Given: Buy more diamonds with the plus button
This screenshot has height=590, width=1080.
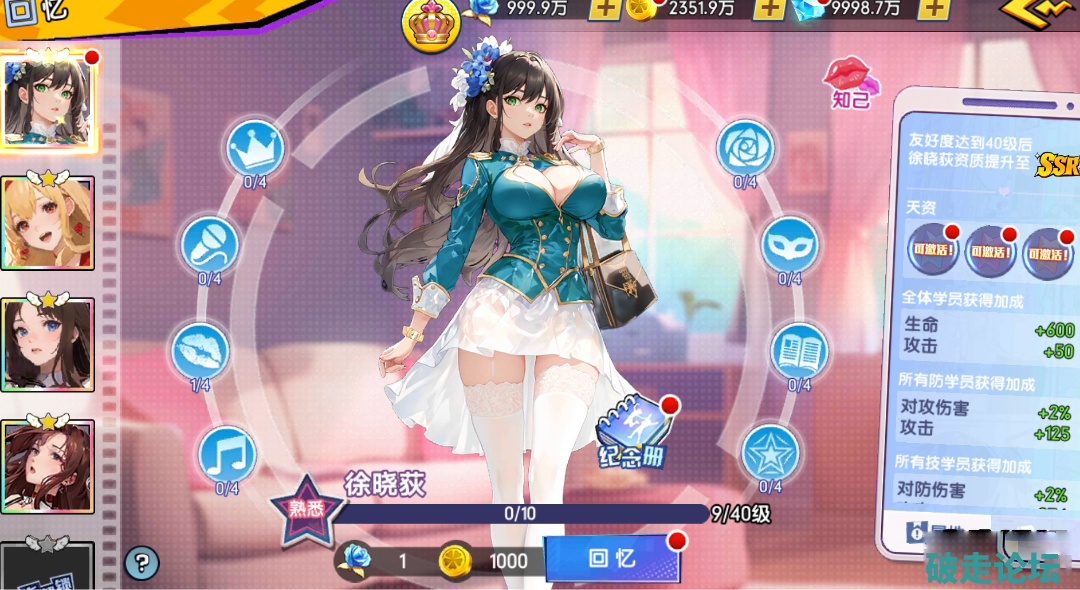Looking at the screenshot, I should (x=932, y=9).
